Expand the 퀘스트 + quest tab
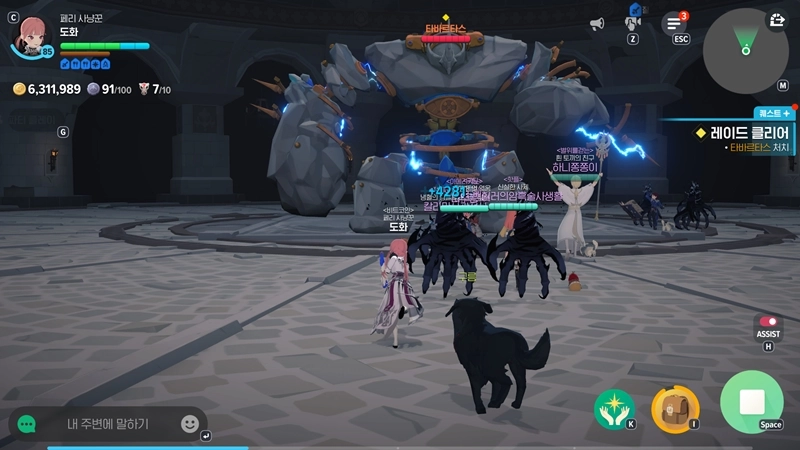Screen dimensions: 800x450 tap(774, 114)
